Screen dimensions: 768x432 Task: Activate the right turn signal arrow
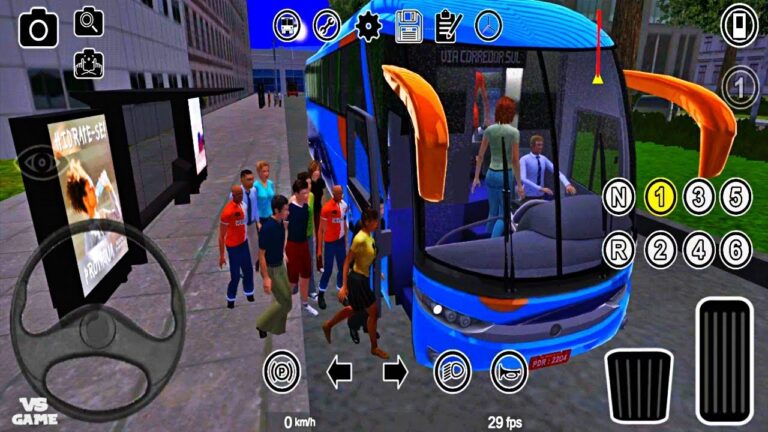click(x=396, y=373)
